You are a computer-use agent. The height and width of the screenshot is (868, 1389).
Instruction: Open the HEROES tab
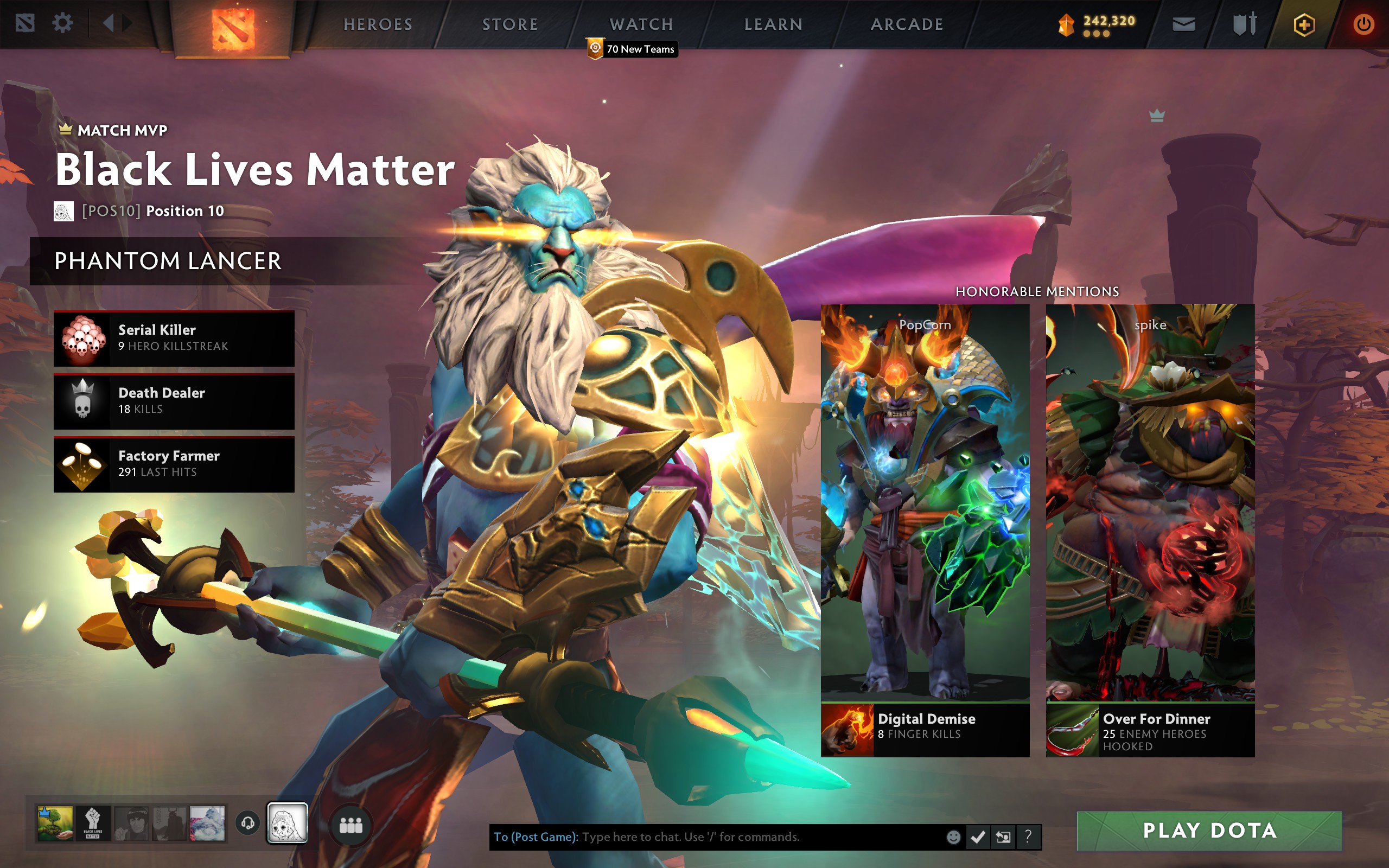[378, 24]
